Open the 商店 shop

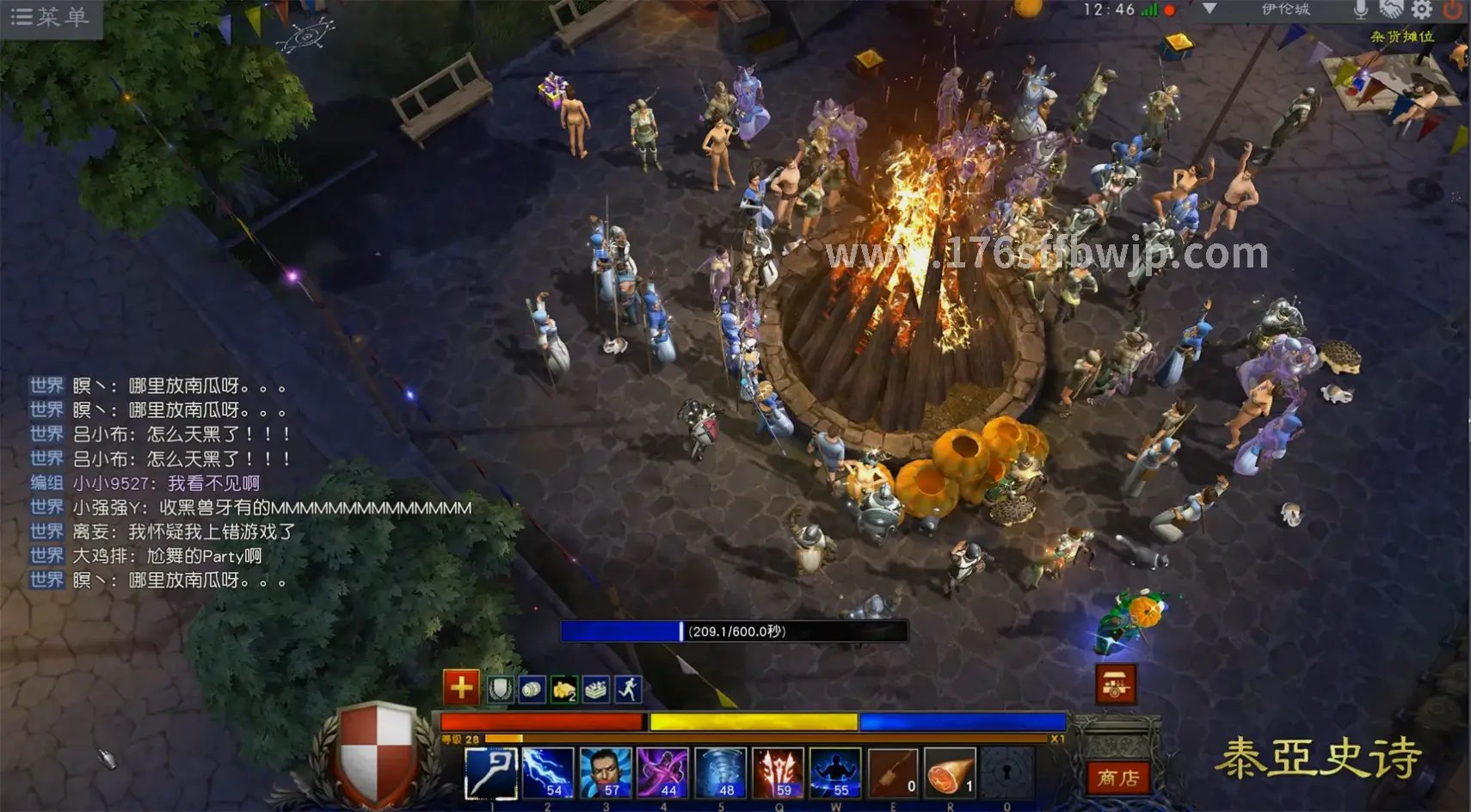click(x=1117, y=778)
